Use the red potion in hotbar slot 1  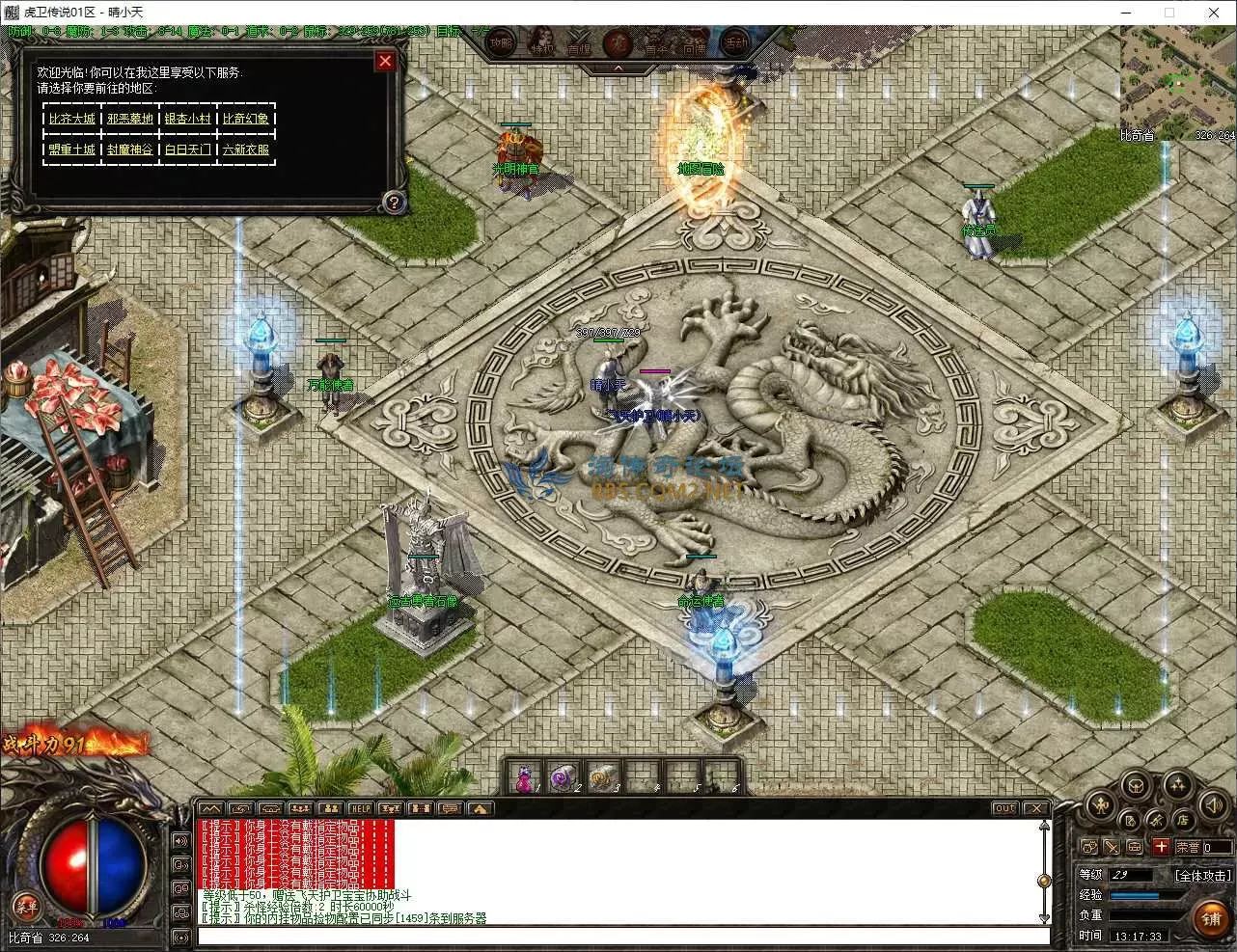(x=525, y=777)
